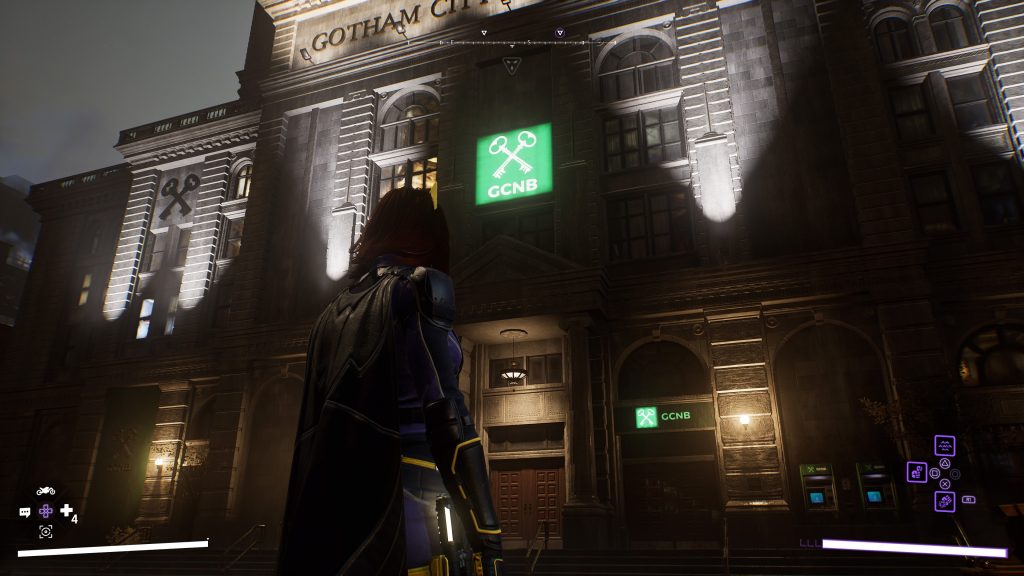
Task: Use the health pack plus icon
Action: point(67,511)
